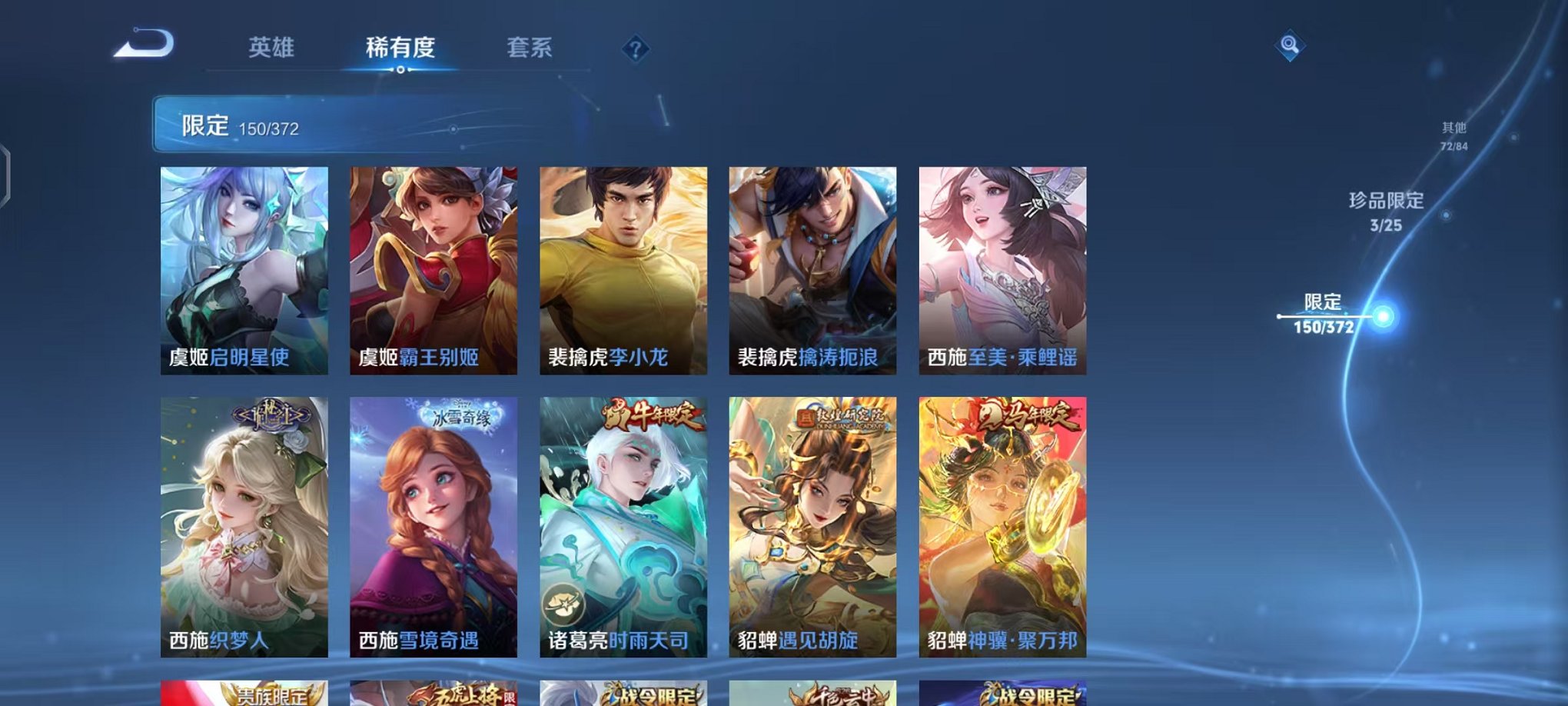
Task: Click the back arrow icon top-left
Action: 141,48
